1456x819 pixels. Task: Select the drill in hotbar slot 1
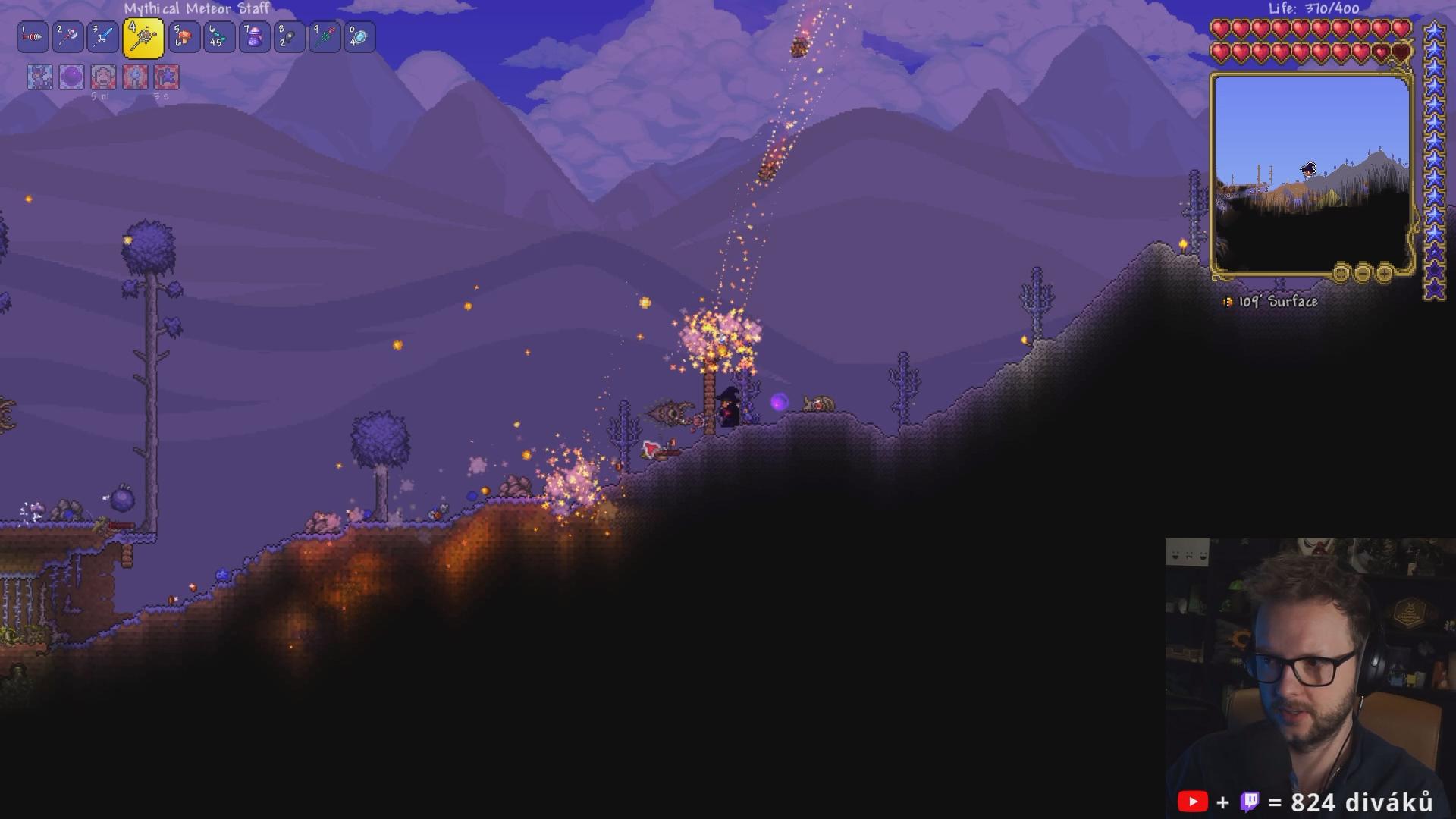(x=33, y=37)
